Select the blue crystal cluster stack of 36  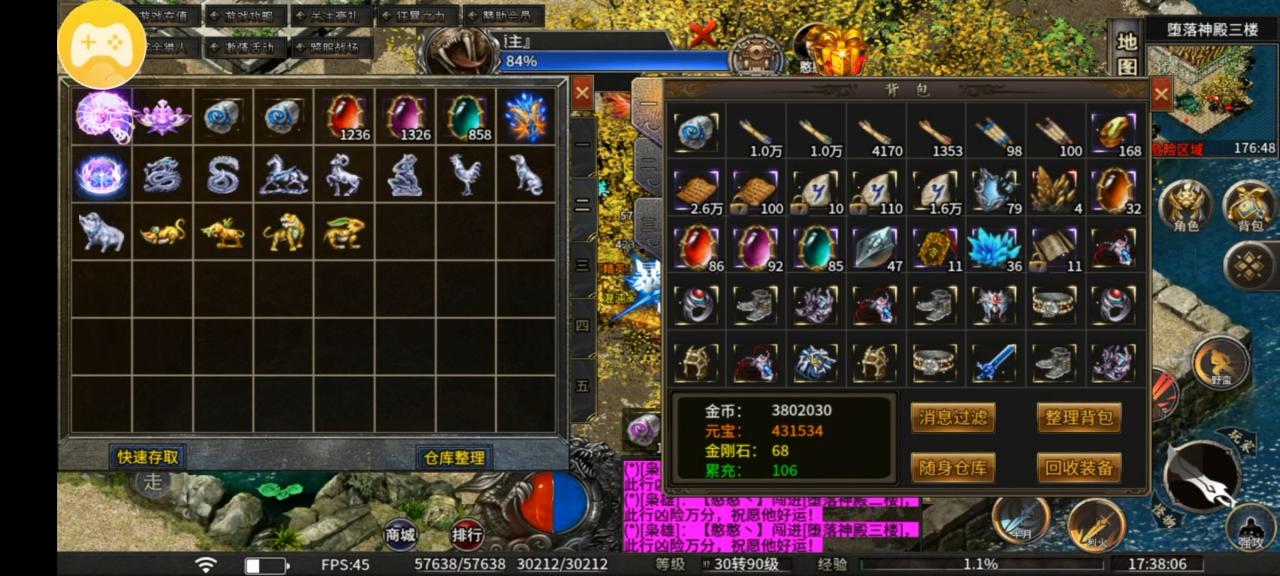995,246
